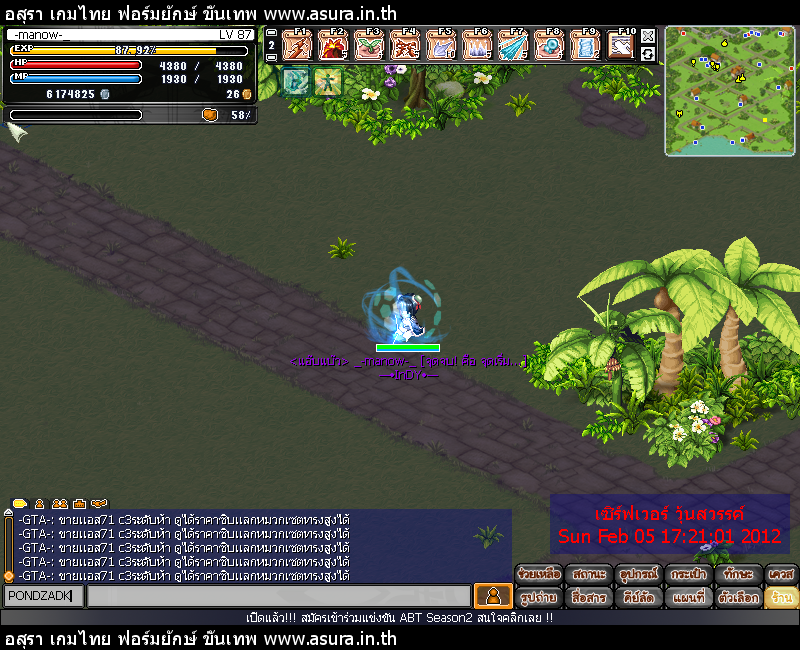Close the skill hotbar with the X

click(648, 36)
